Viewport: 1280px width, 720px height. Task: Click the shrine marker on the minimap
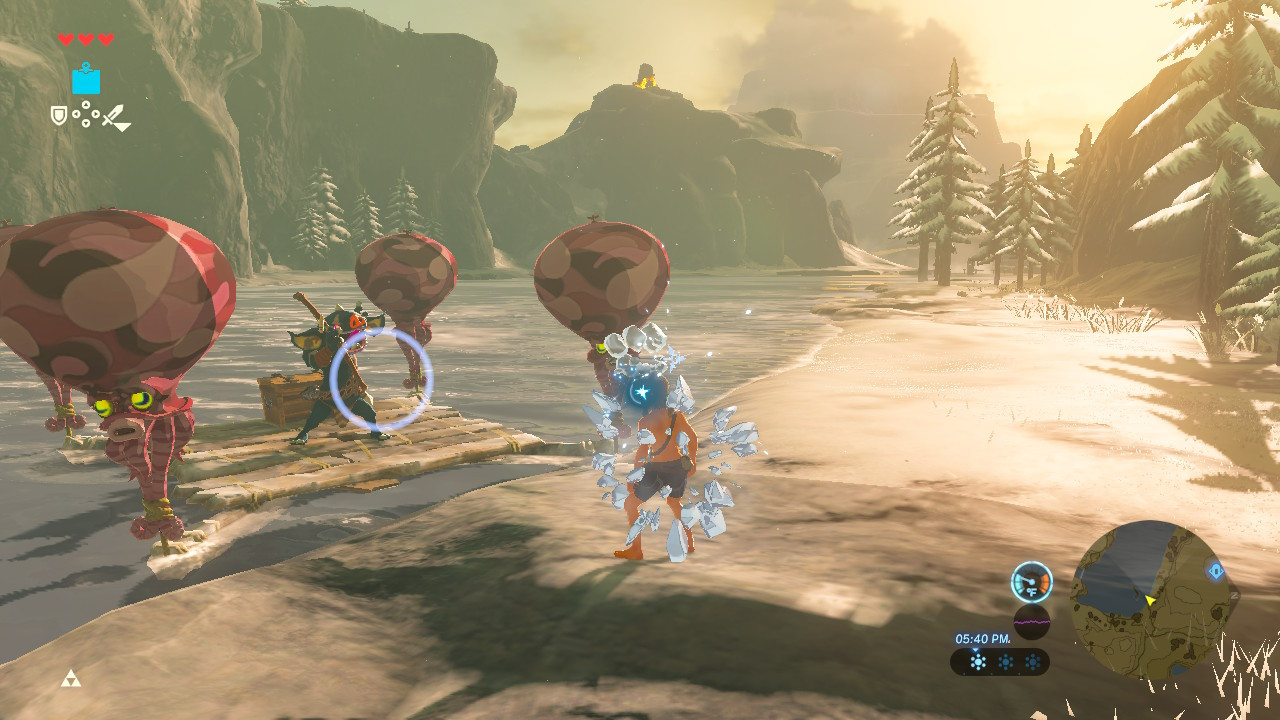[x=1215, y=571]
